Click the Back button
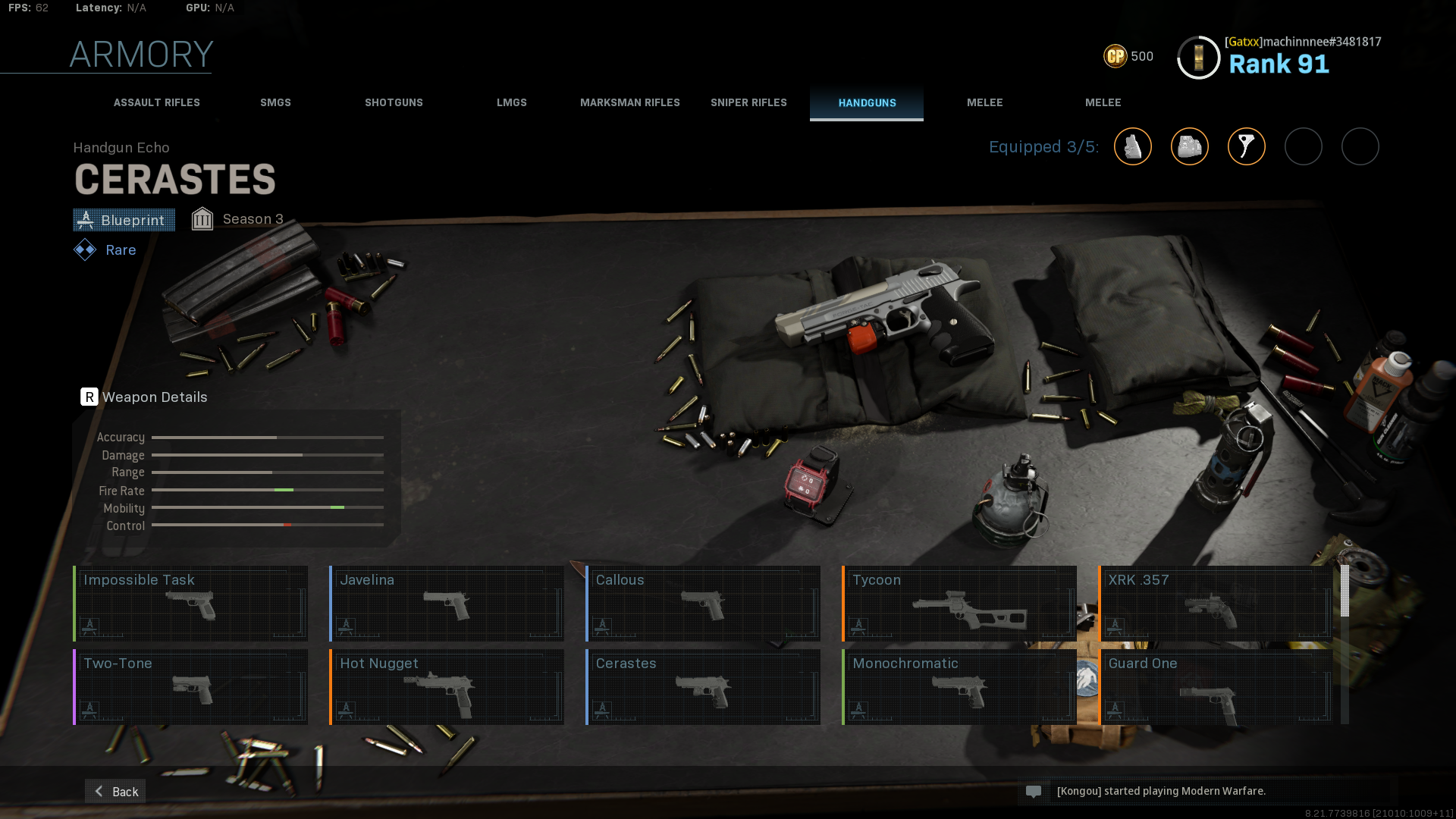 click(x=115, y=791)
